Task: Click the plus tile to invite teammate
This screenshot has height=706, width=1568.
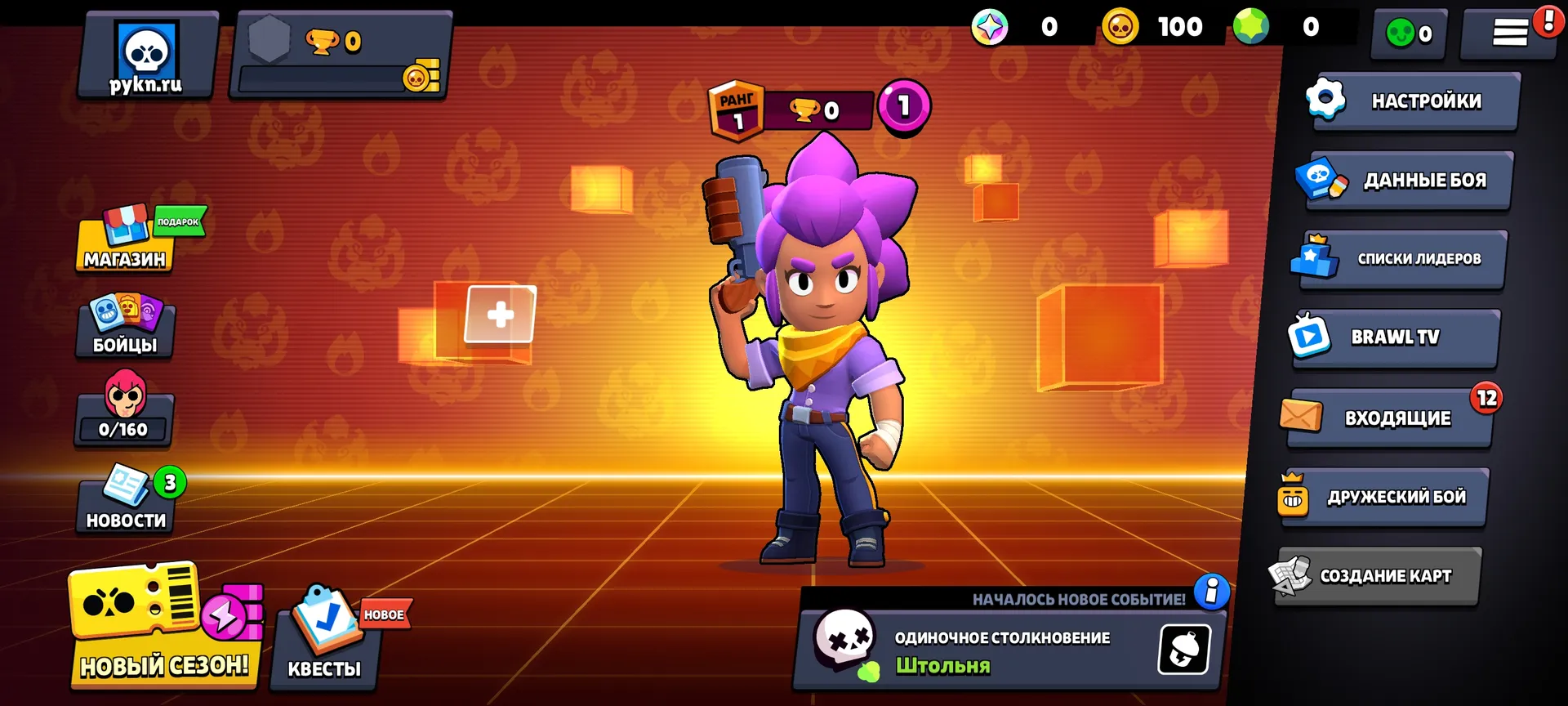Action: [500, 315]
